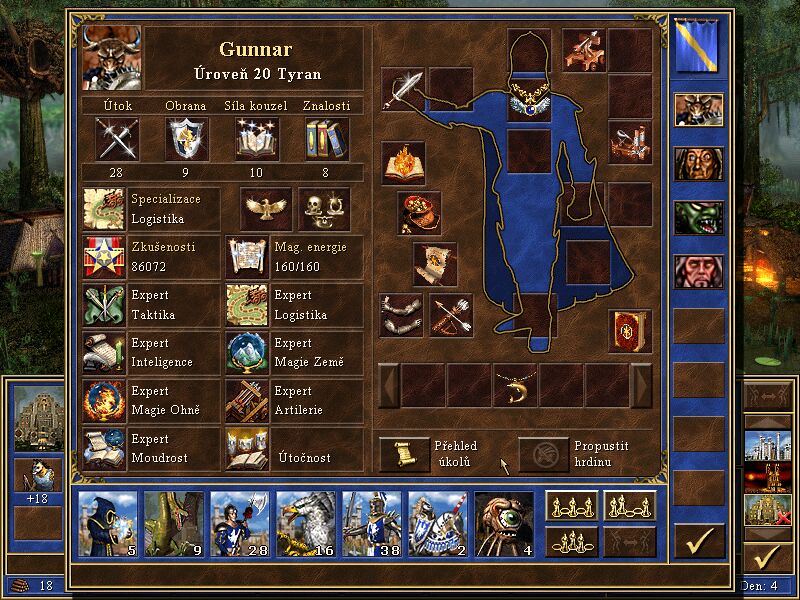This screenshot has height=600, width=800.
Task: Open the red spellbook
Action: 630,331
